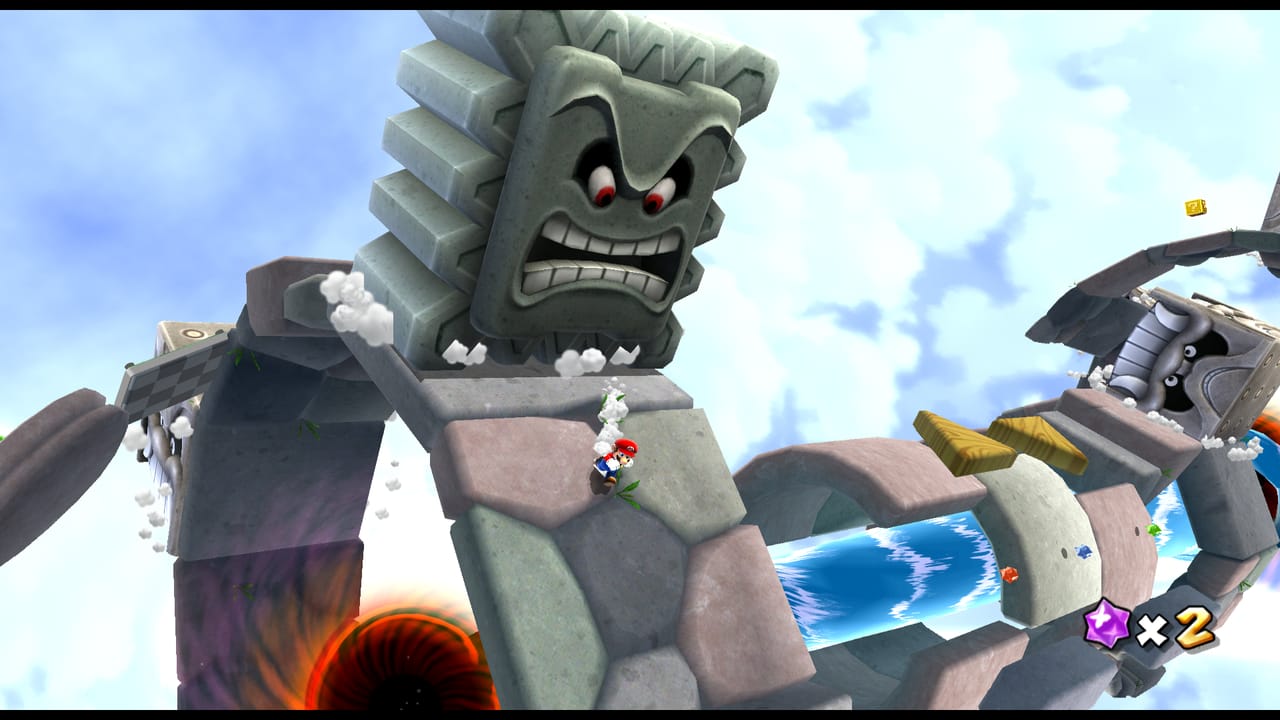Click the small orange fish near the water tube
The height and width of the screenshot is (720, 1280).
click(1008, 576)
